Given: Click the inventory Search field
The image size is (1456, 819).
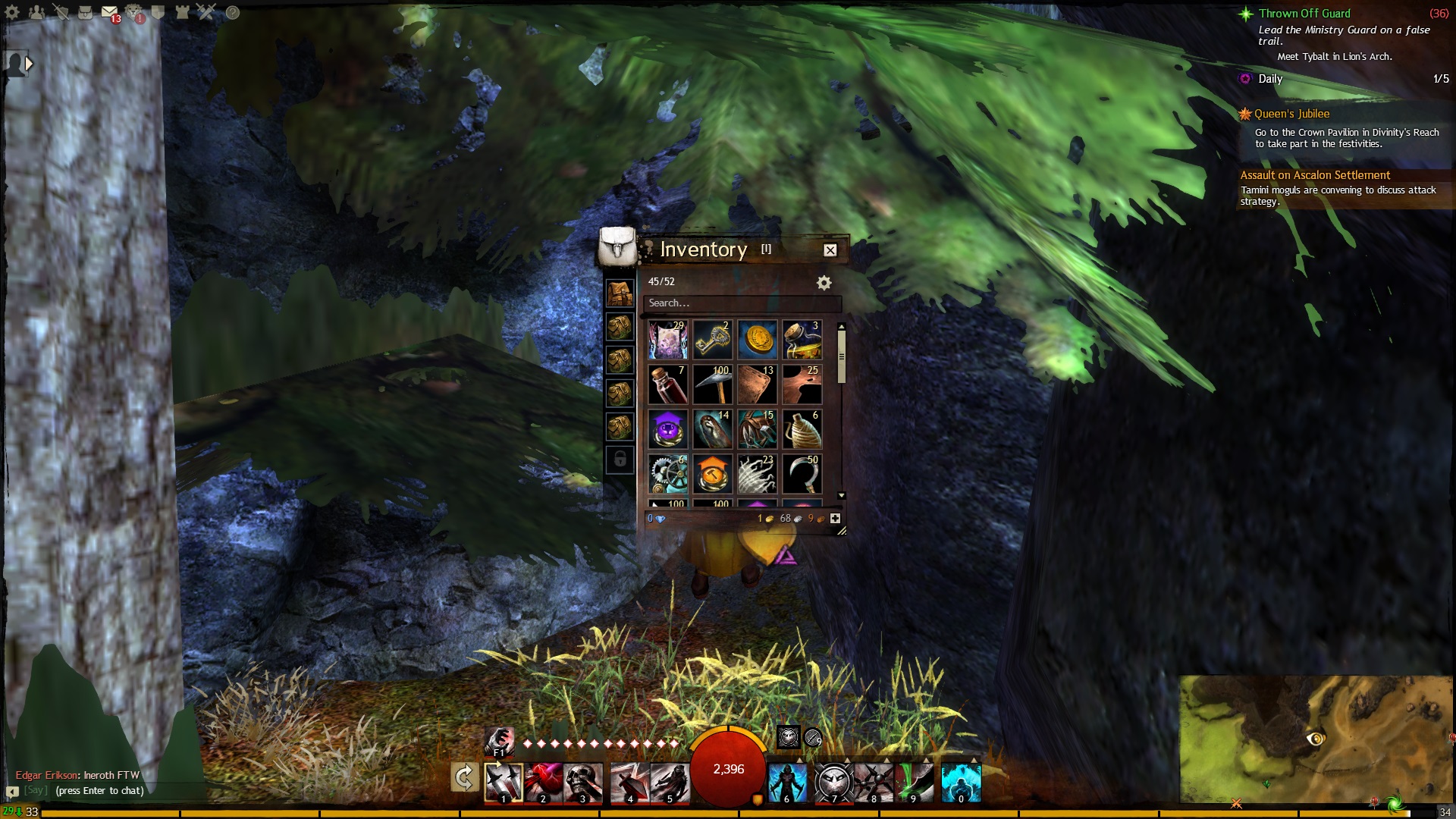Looking at the screenshot, I should tap(741, 303).
